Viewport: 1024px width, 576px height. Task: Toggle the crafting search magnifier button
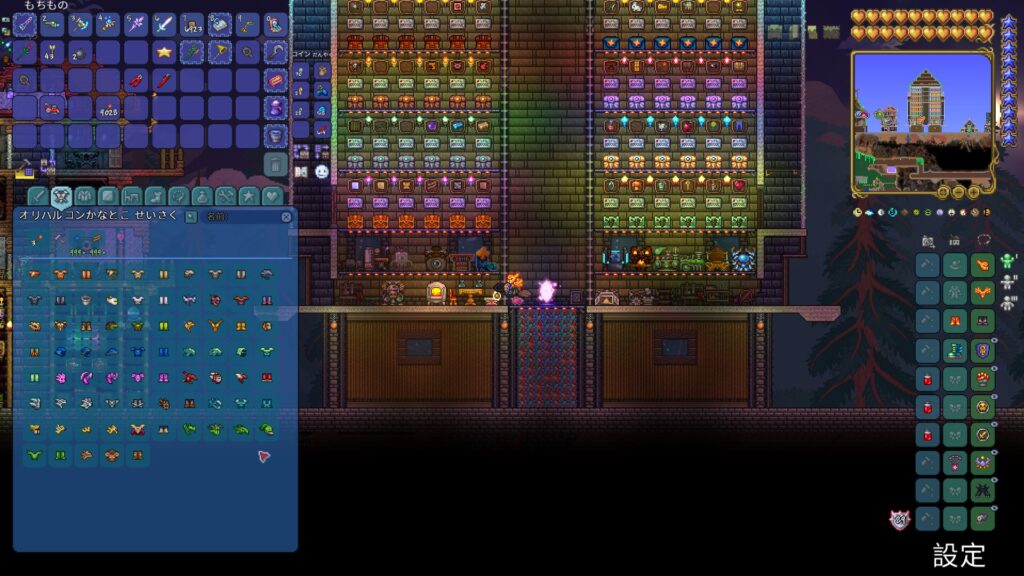pyautogui.click(x=191, y=216)
